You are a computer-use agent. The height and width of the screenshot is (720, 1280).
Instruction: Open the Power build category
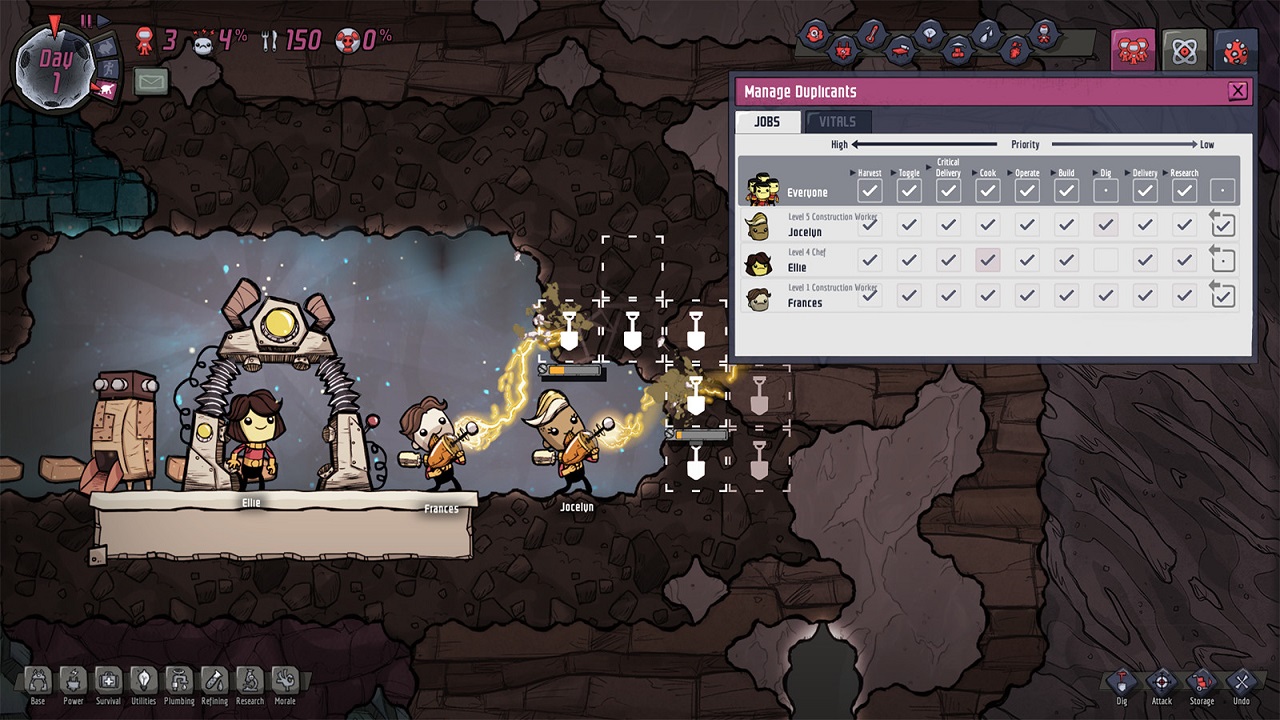[x=73, y=683]
